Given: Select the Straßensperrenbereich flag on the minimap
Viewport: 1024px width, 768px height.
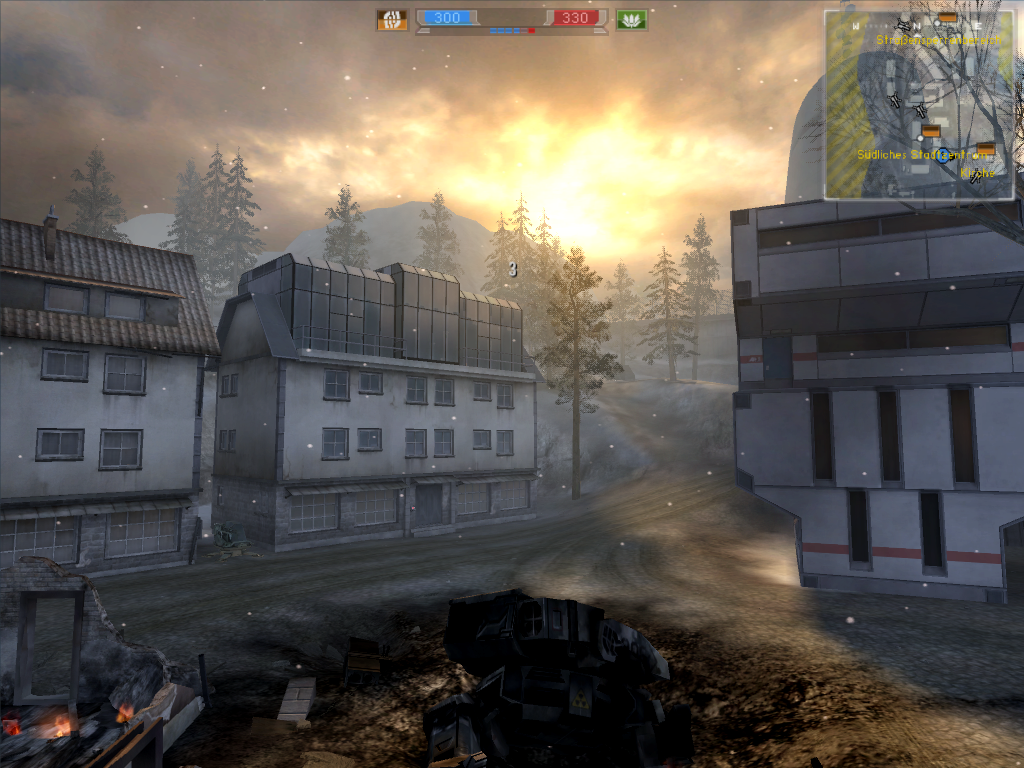Looking at the screenshot, I should [947, 18].
